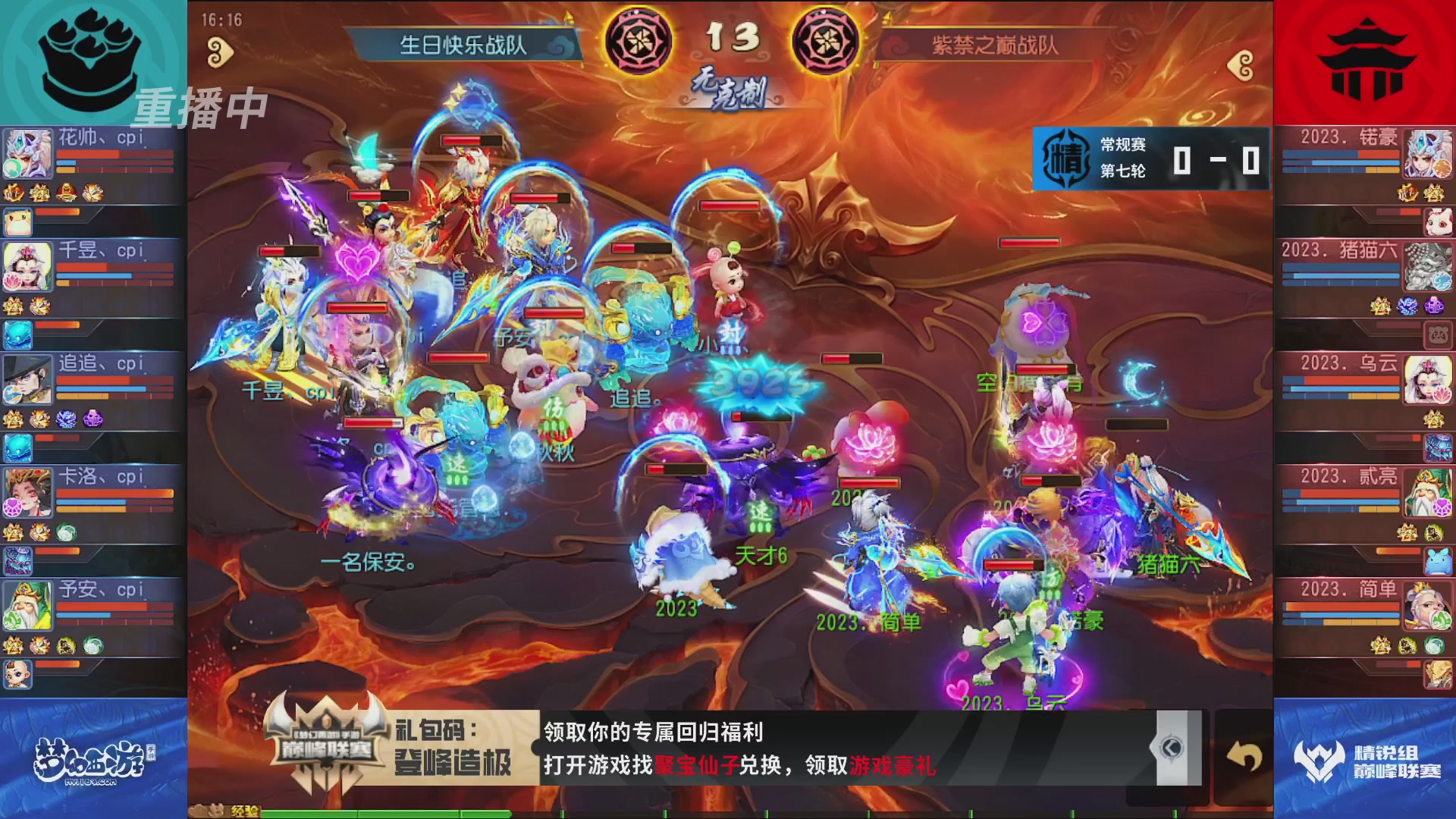The image size is (1456, 819).
Task: Click the 精锐组巅峰联赛 emblem bottom-right
Action: pyautogui.click(x=1316, y=758)
